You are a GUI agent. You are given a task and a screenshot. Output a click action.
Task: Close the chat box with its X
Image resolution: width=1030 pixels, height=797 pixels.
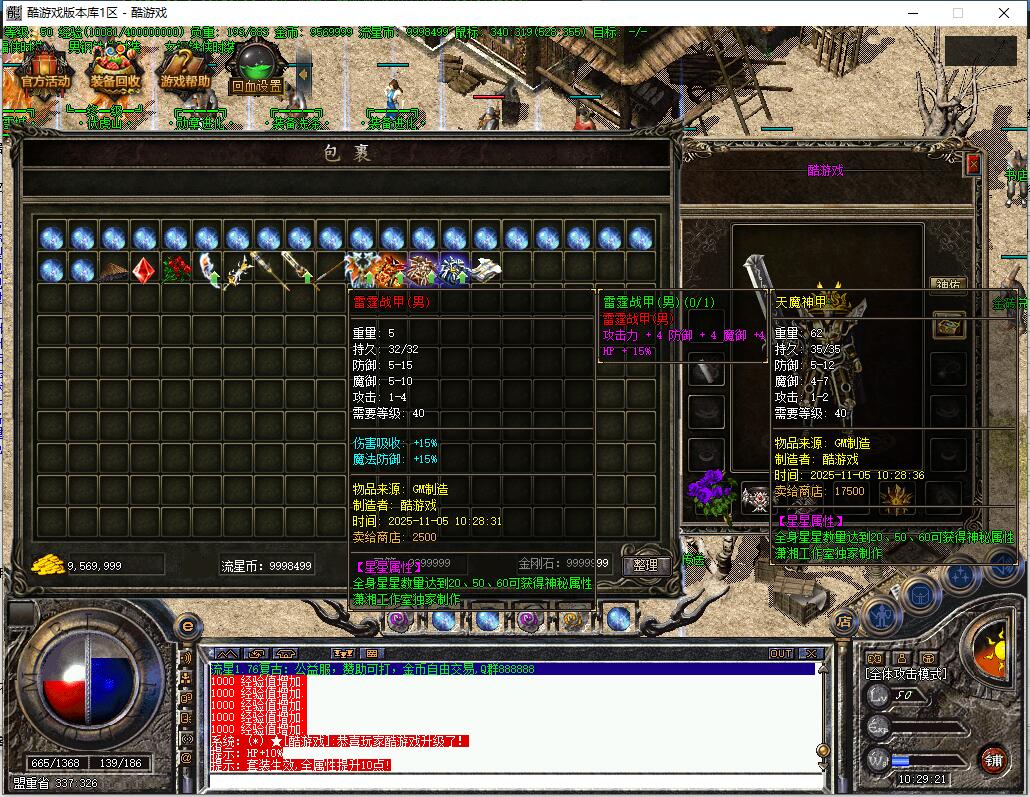[810, 654]
